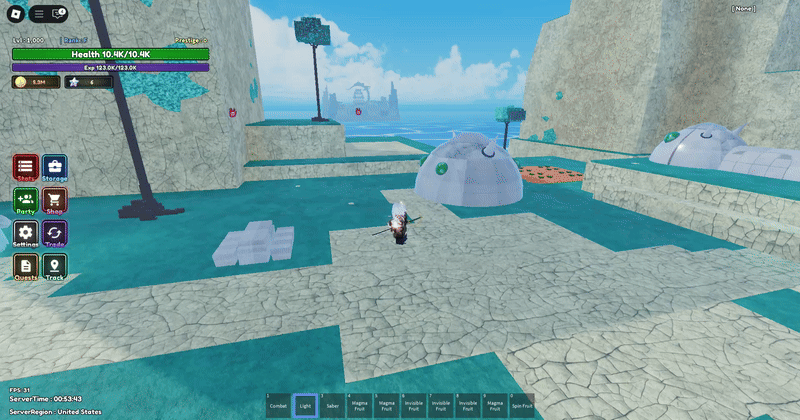The height and width of the screenshot is (420, 800).
Task: Open the Stats menu
Action: (x=26, y=168)
